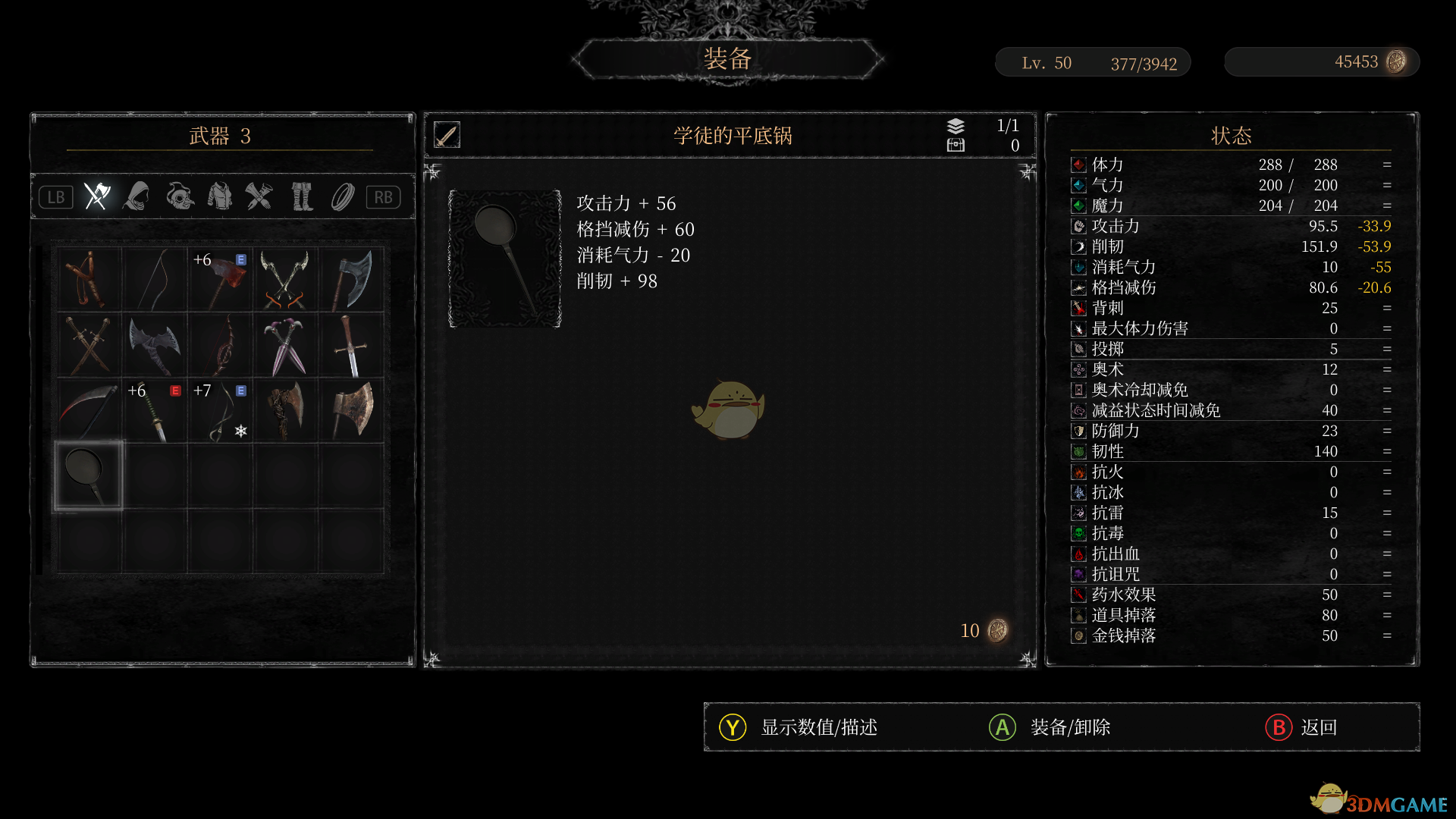
Task: Switch to the plague mask category tab
Action: [180, 196]
